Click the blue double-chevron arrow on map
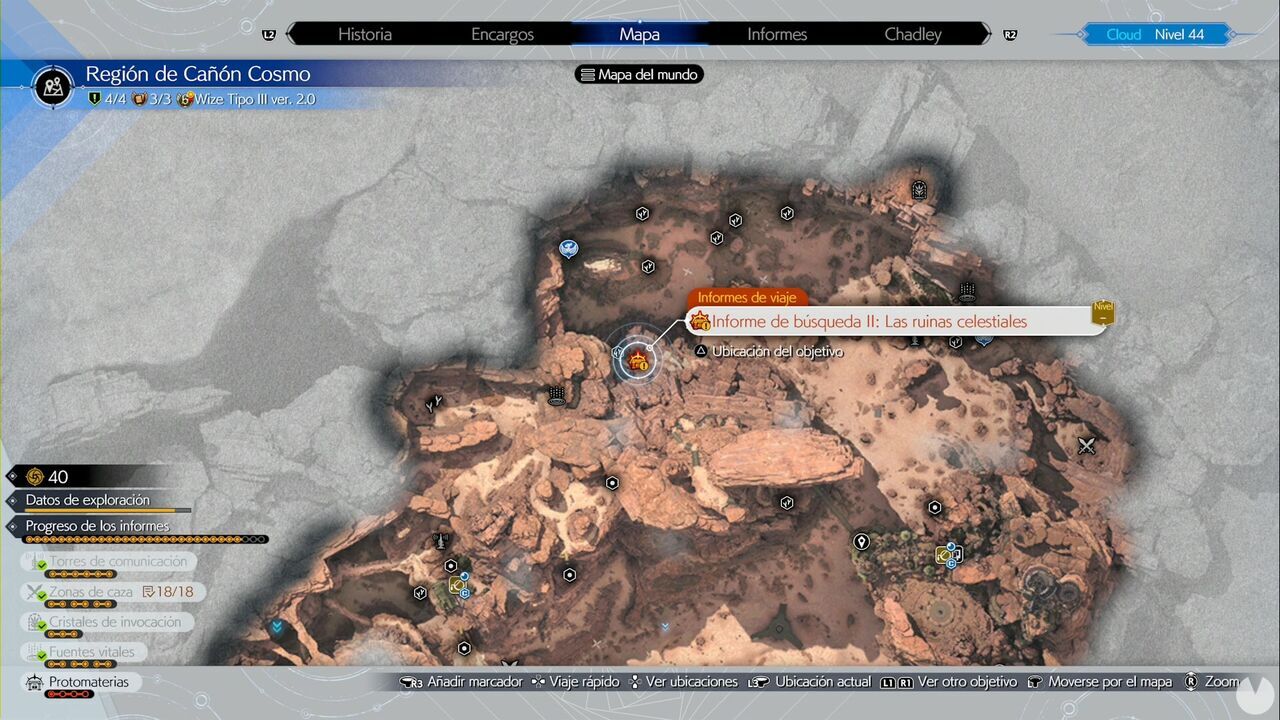This screenshot has height=720, width=1280. [x=277, y=626]
